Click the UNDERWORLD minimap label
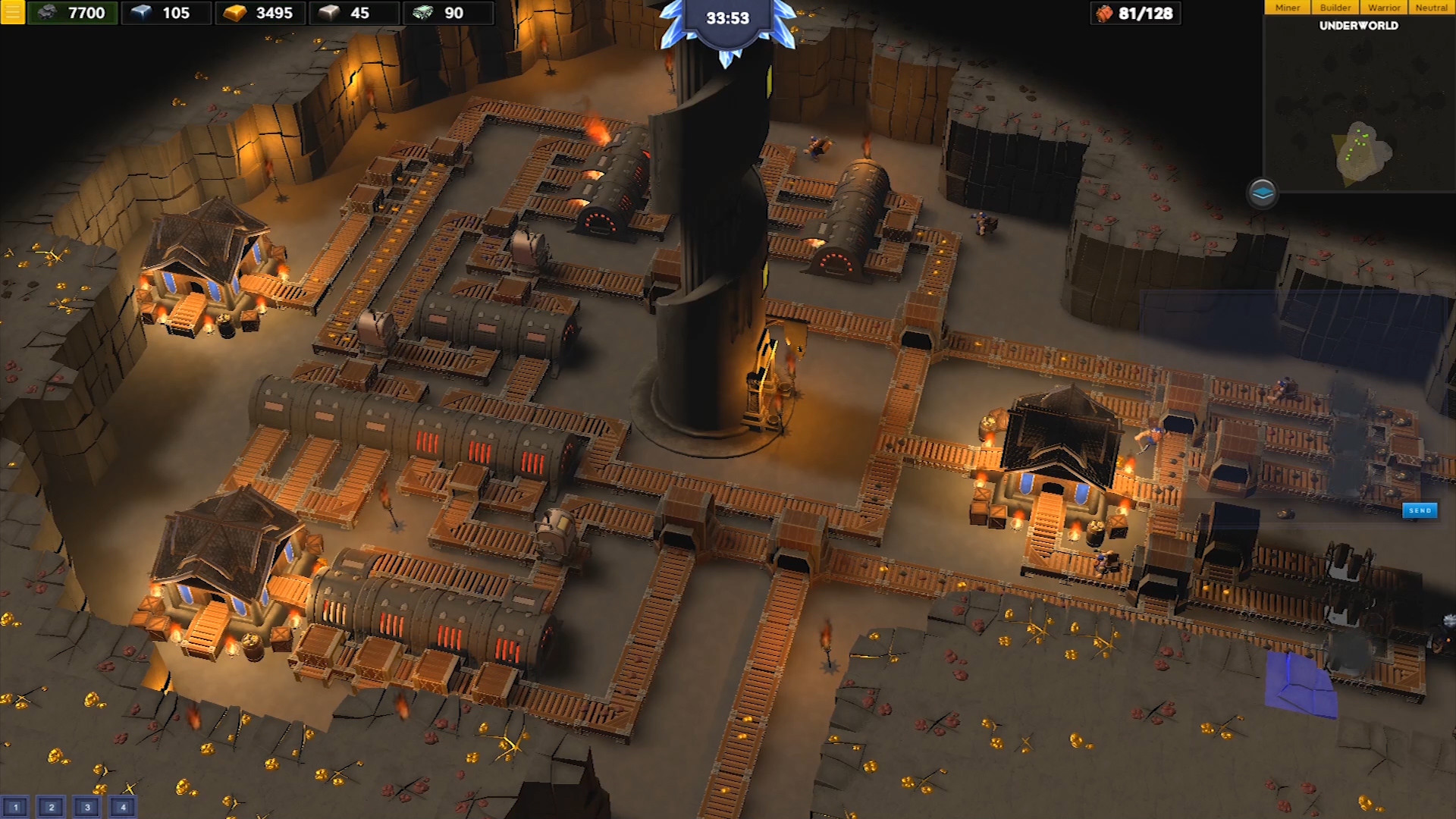Viewport: 1456px width, 819px height. (1358, 25)
